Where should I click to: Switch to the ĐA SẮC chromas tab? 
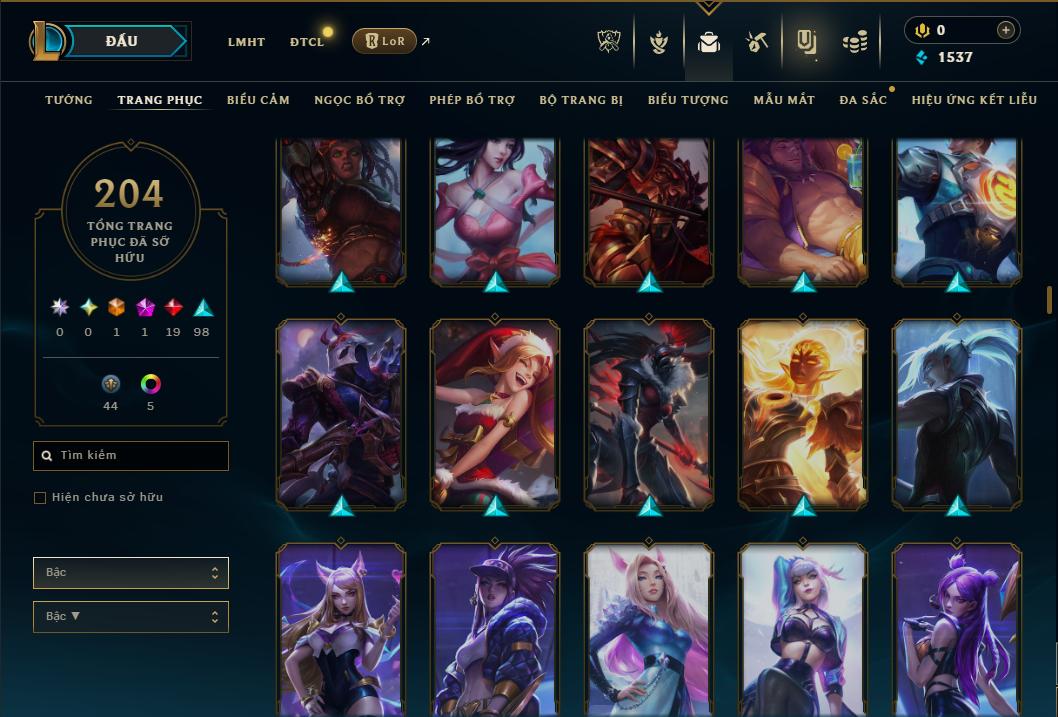863,100
